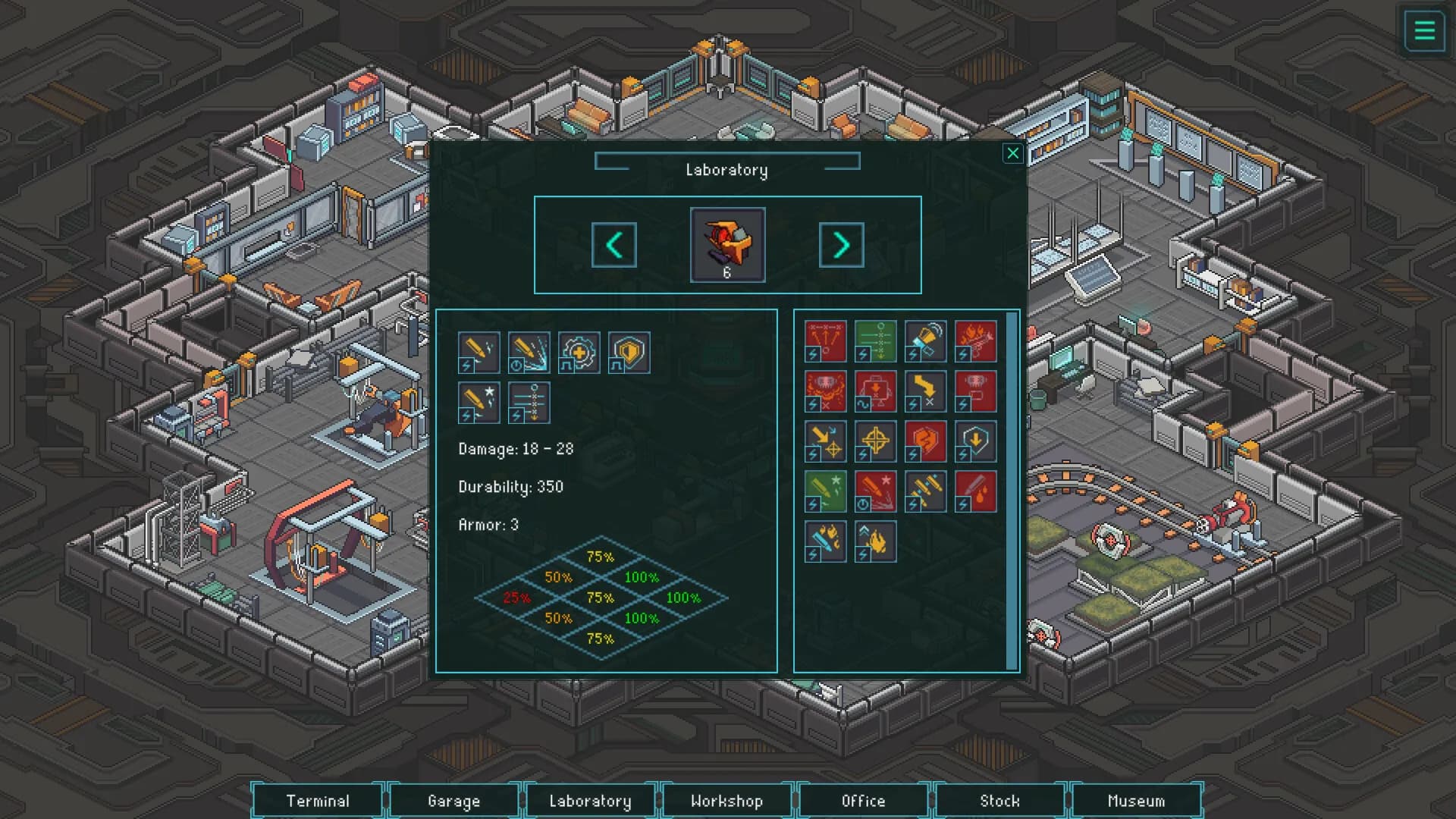Screen dimensions: 1456x819
Task: Open the Office section
Action: 864,800
